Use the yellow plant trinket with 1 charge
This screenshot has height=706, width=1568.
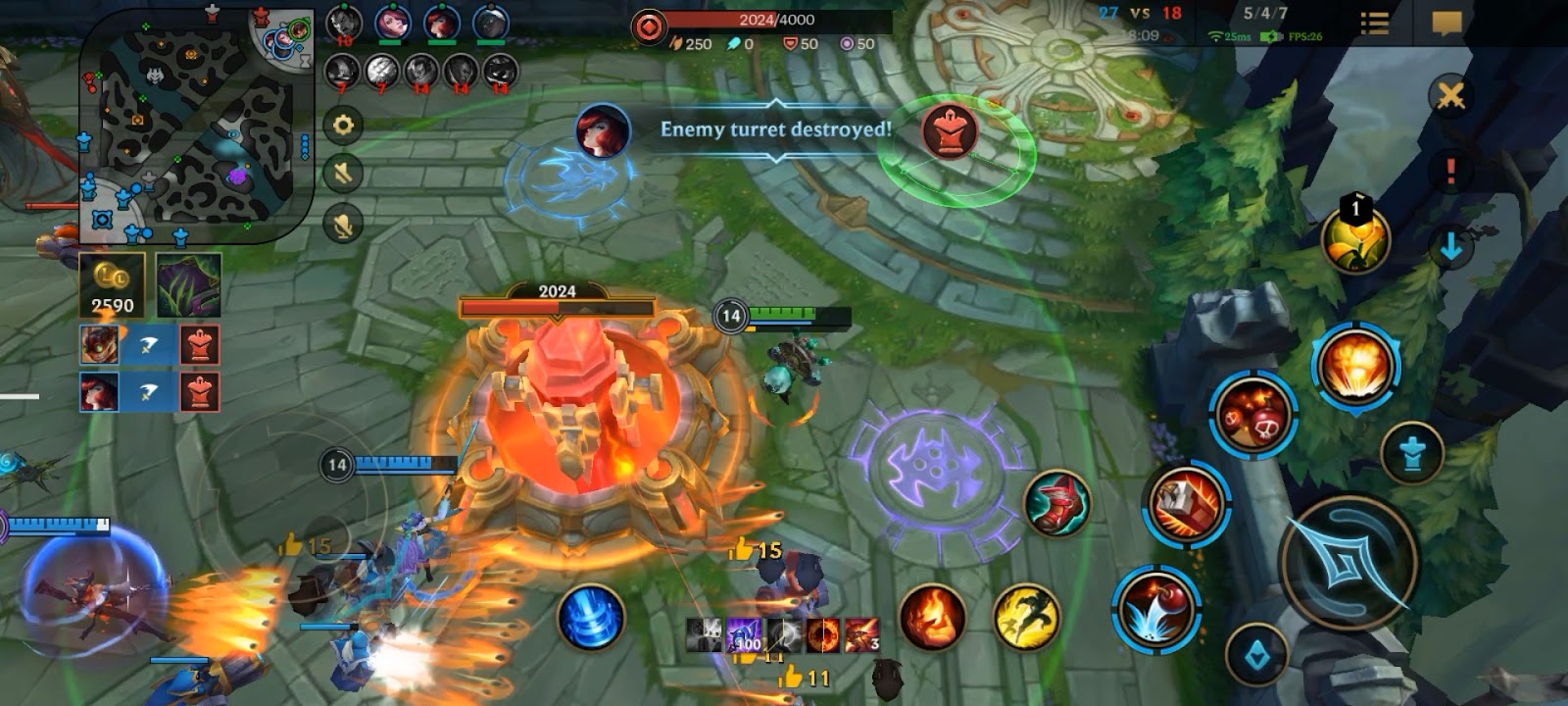click(1355, 238)
